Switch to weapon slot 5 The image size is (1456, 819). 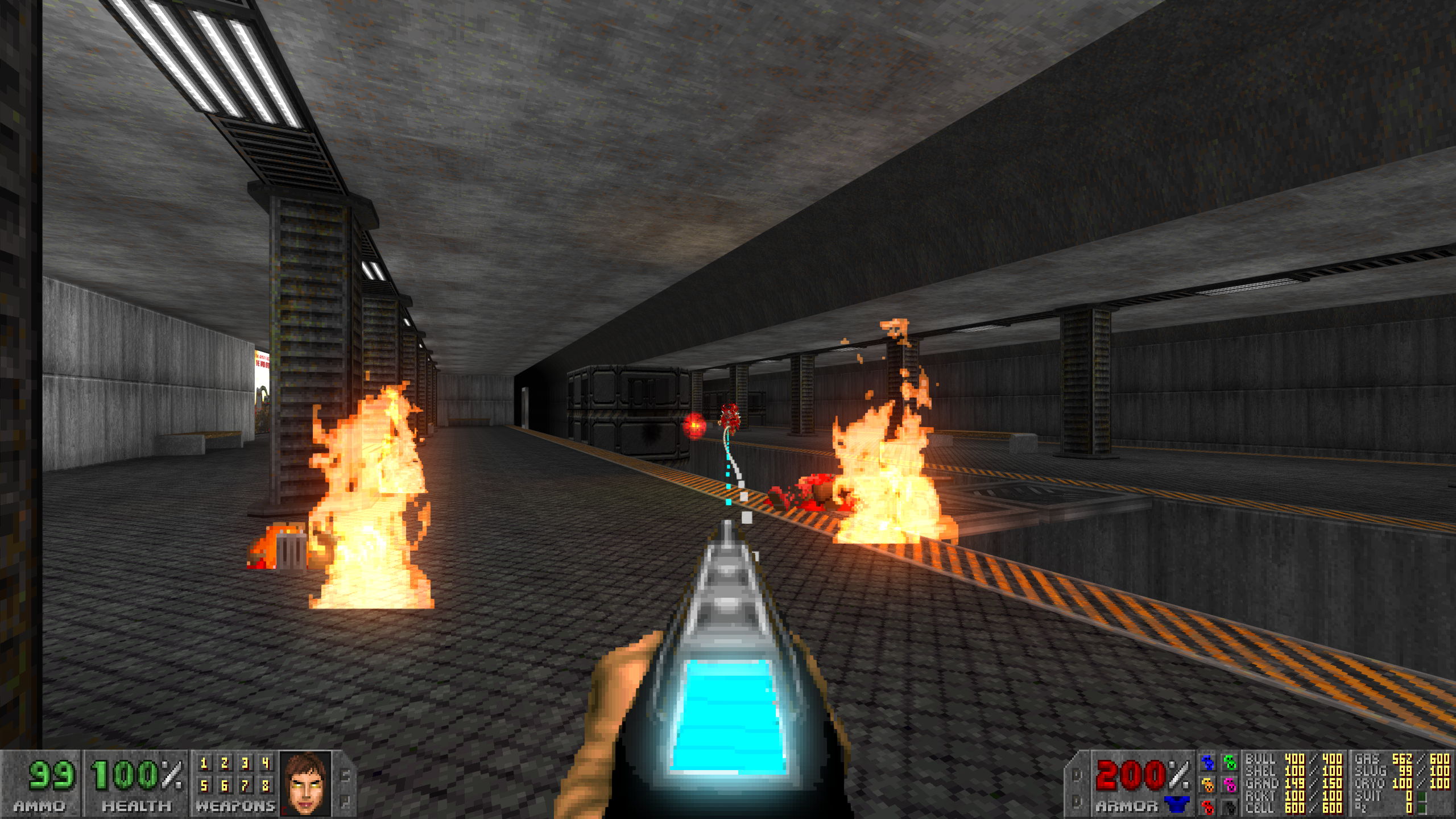click(x=204, y=786)
